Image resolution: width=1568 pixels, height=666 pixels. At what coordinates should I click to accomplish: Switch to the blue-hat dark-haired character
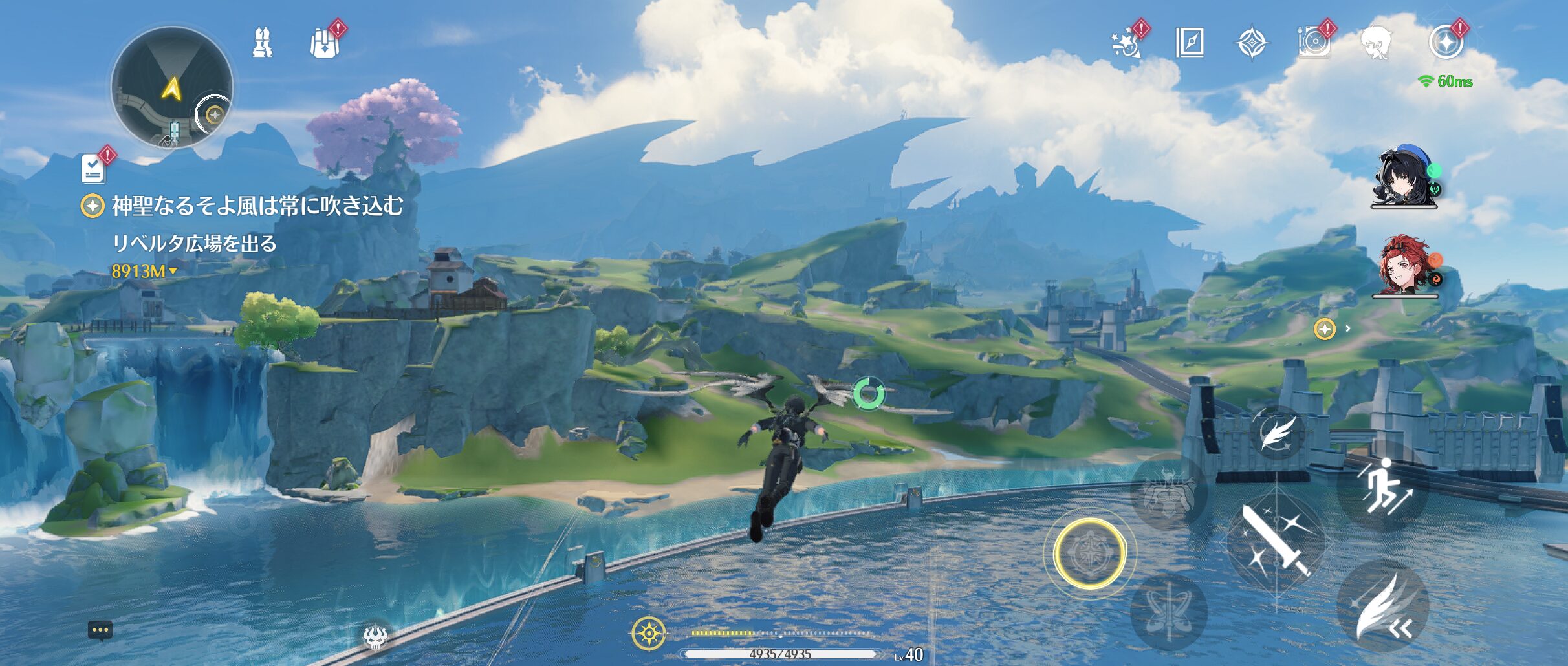(x=1403, y=177)
